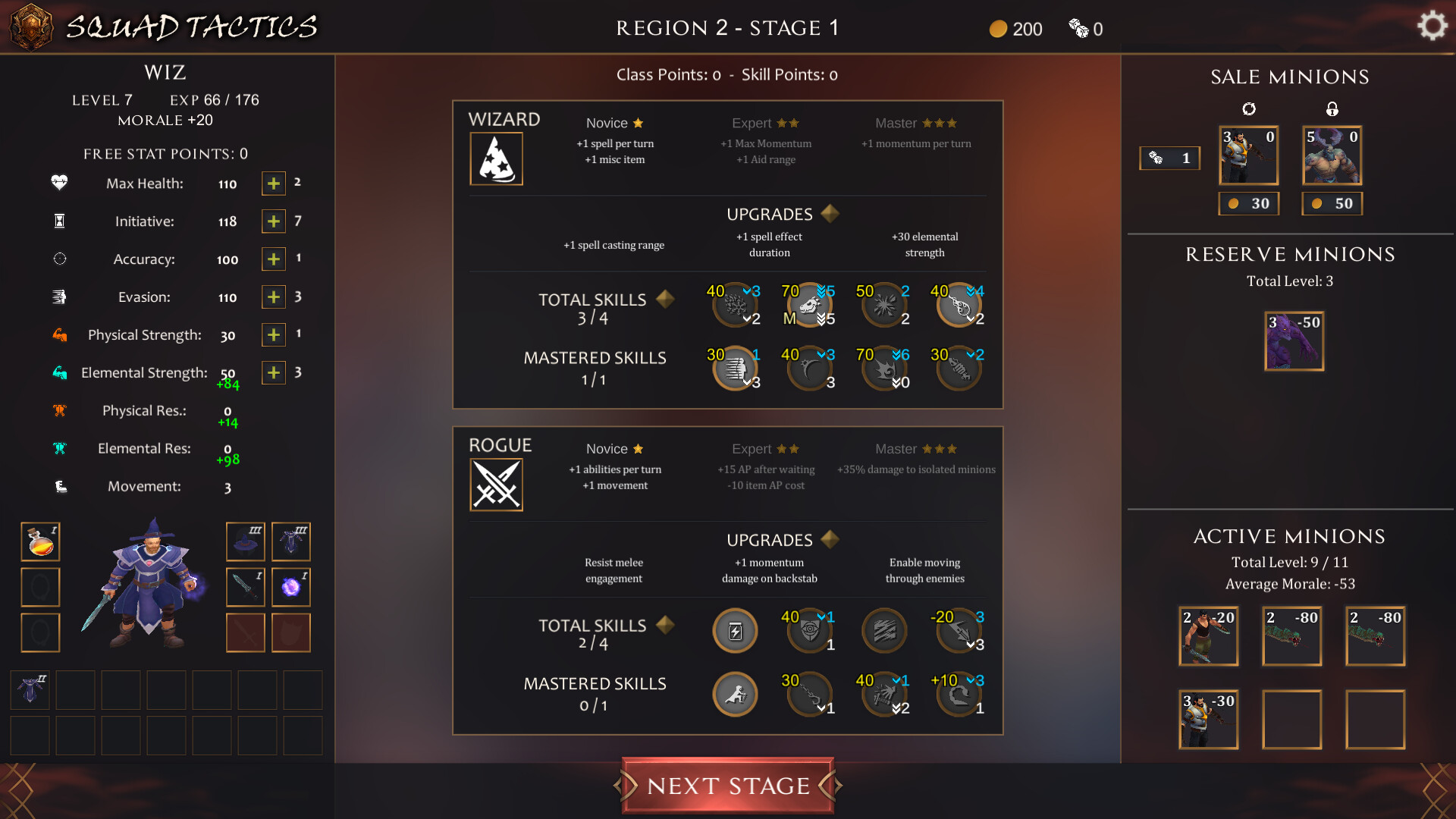Screen dimensions: 1456x819
Task: Click the Wizard class hat emblem
Action: (497, 158)
